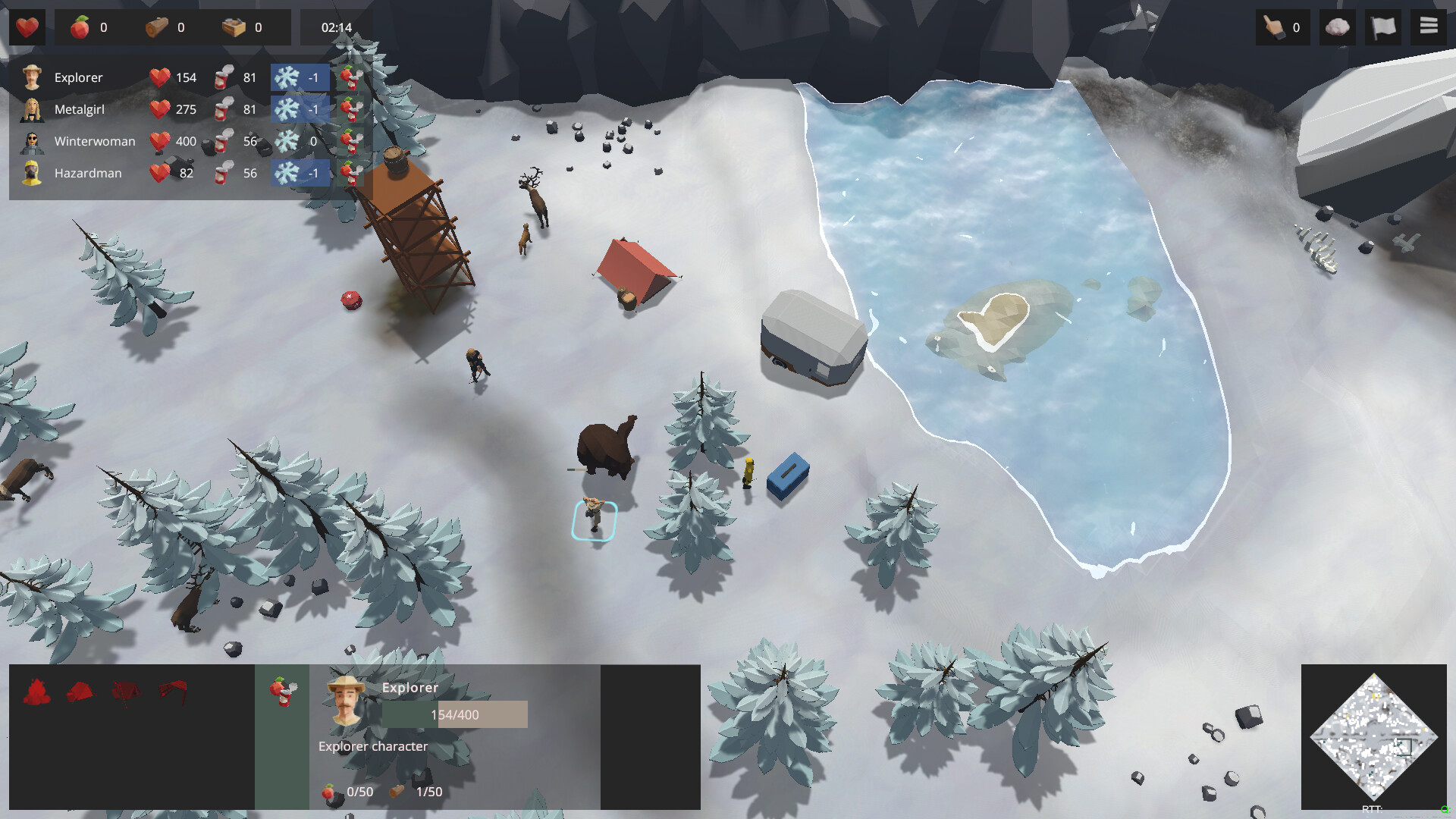Toggle Hazardman's snowflake freezing indicator
The image size is (1456, 819).
[x=300, y=173]
